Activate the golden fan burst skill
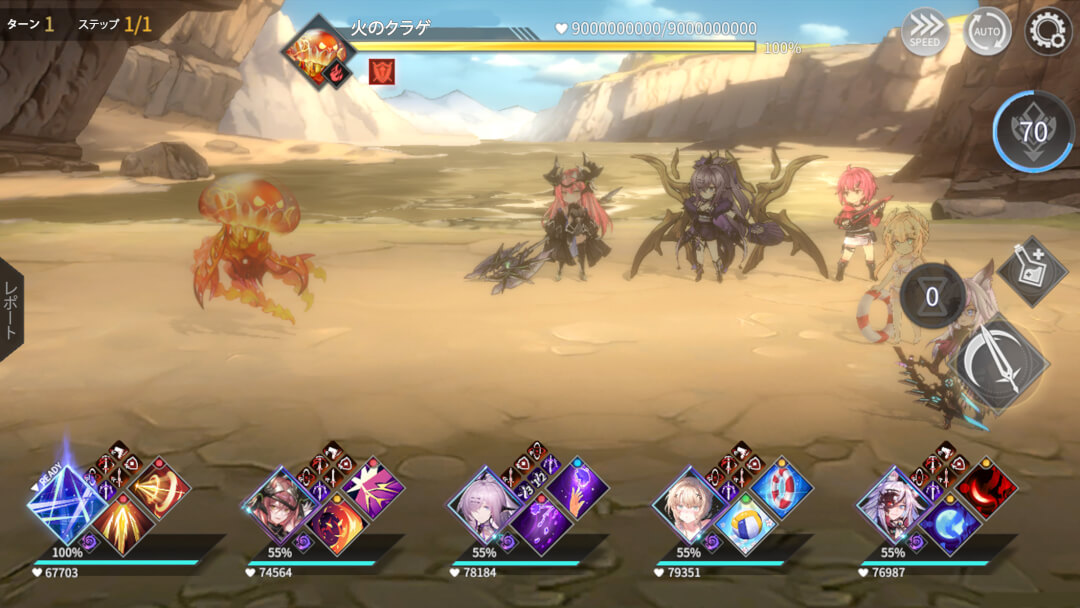This screenshot has height=608, width=1080. pos(158,489)
